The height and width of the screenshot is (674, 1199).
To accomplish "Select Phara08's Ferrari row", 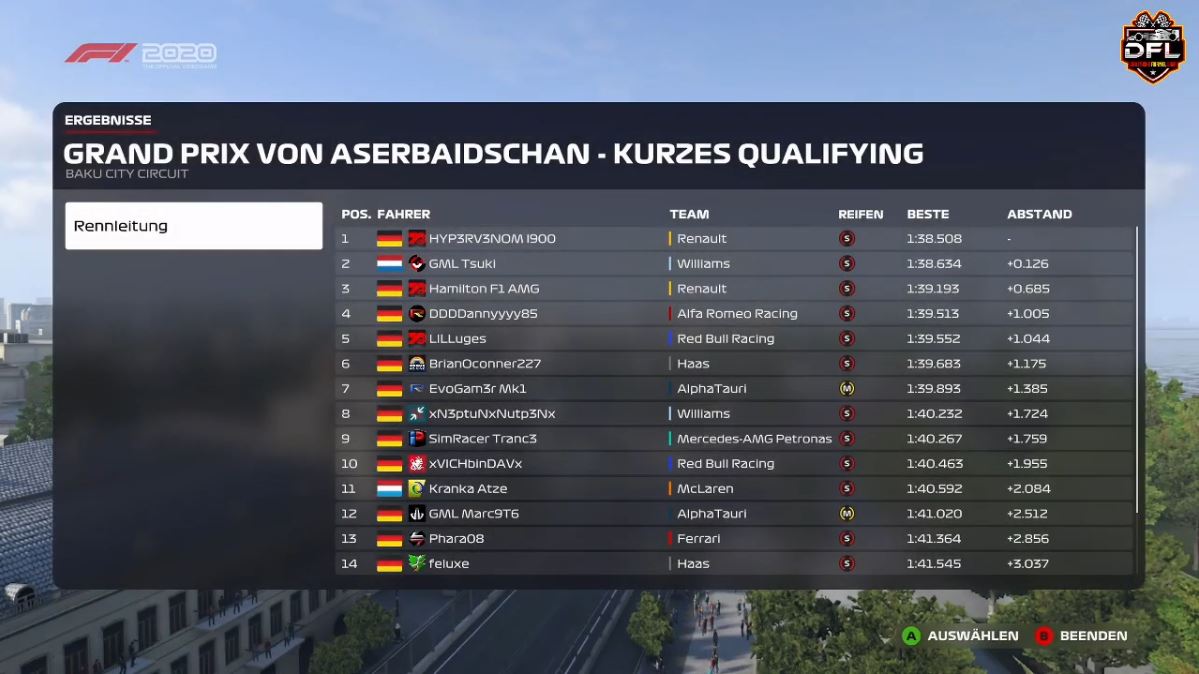I will click(734, 539).
